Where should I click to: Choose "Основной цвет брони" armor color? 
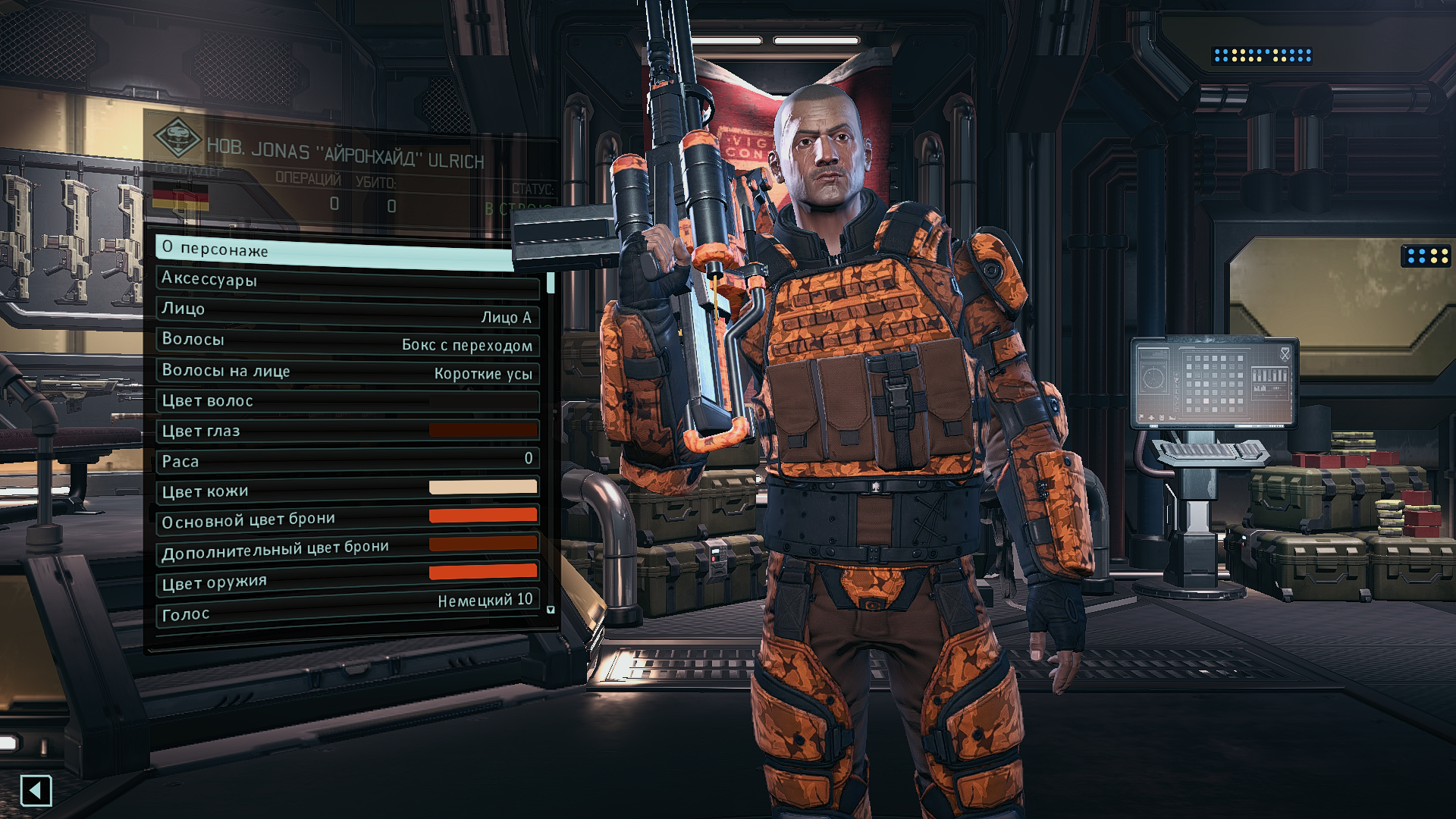[x=347, y=519]
